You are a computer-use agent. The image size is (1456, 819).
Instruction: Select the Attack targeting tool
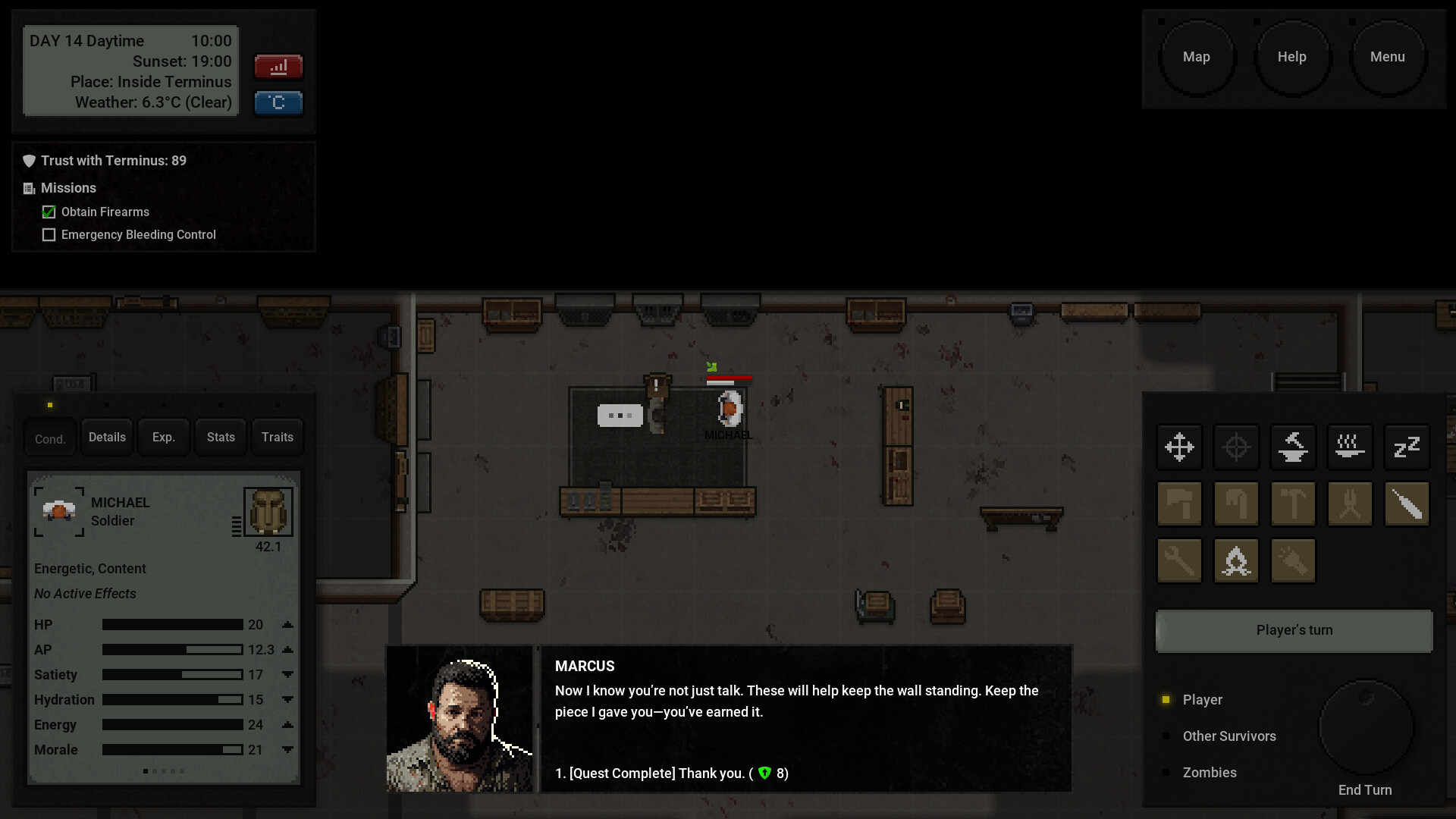1236,447
